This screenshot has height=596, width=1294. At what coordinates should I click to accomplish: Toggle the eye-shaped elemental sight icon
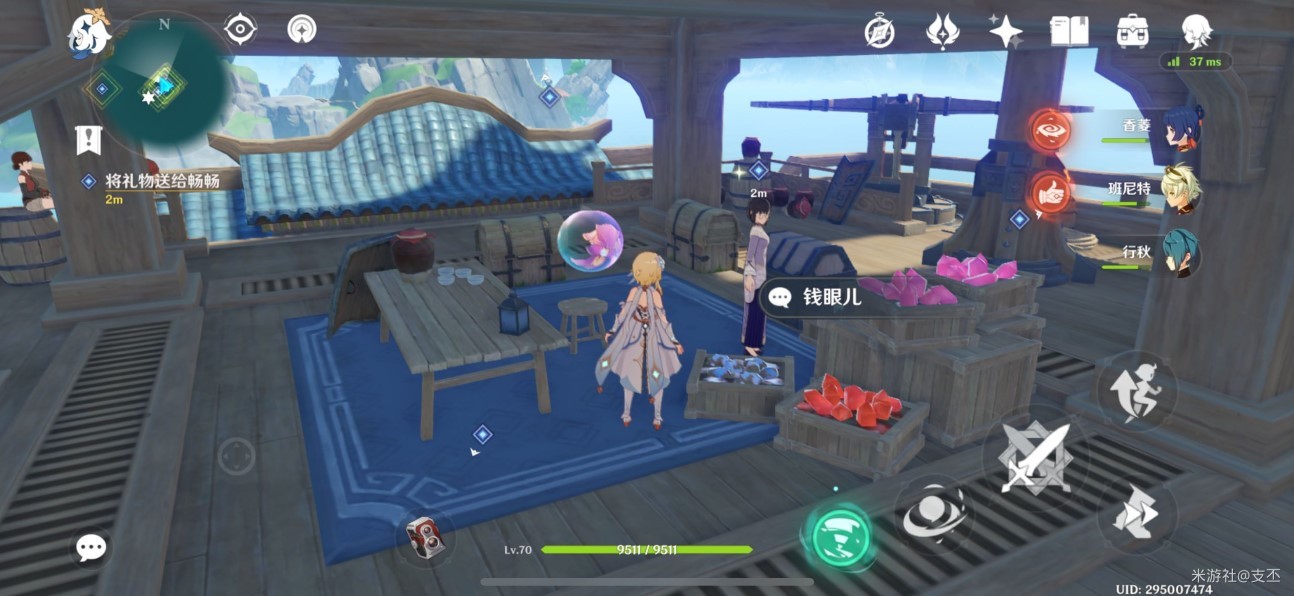click(241, 29)
